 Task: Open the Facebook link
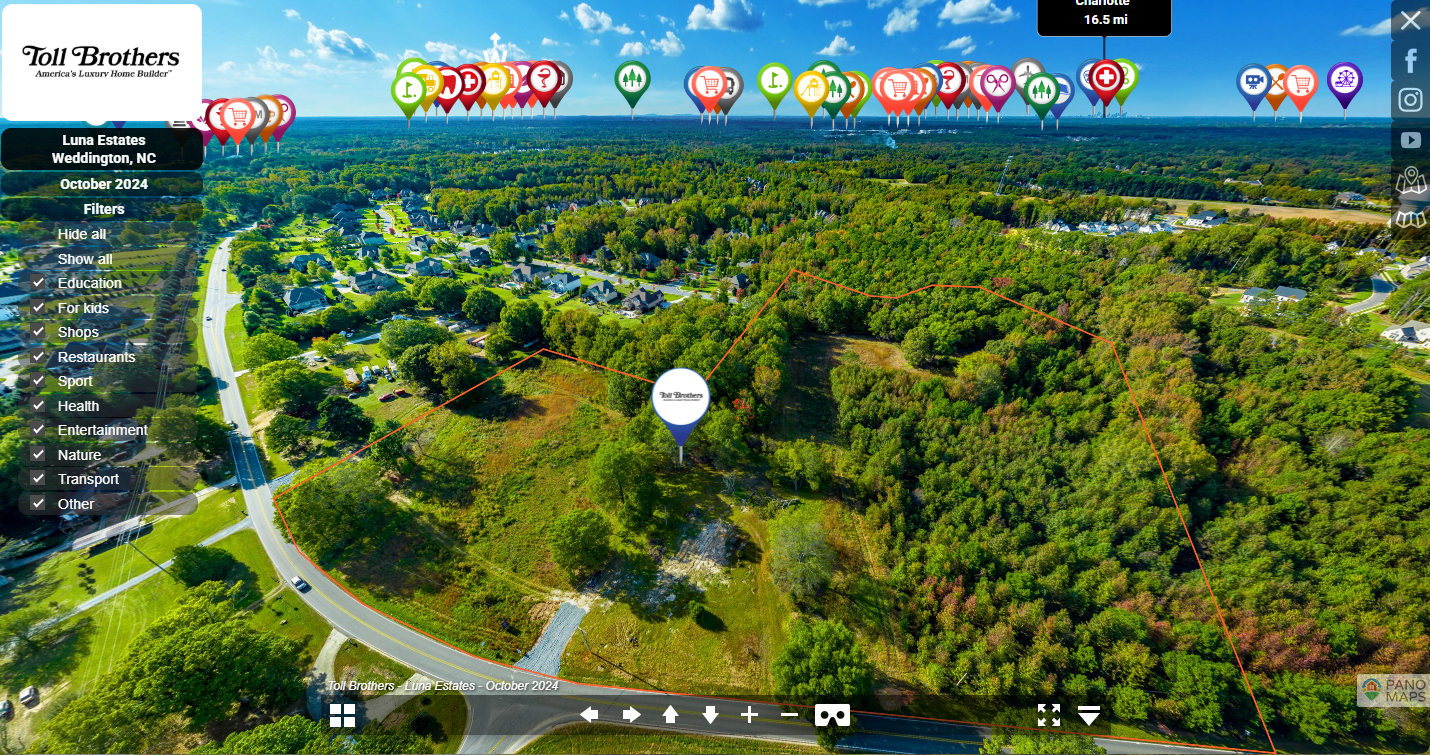pos(1410,61)
